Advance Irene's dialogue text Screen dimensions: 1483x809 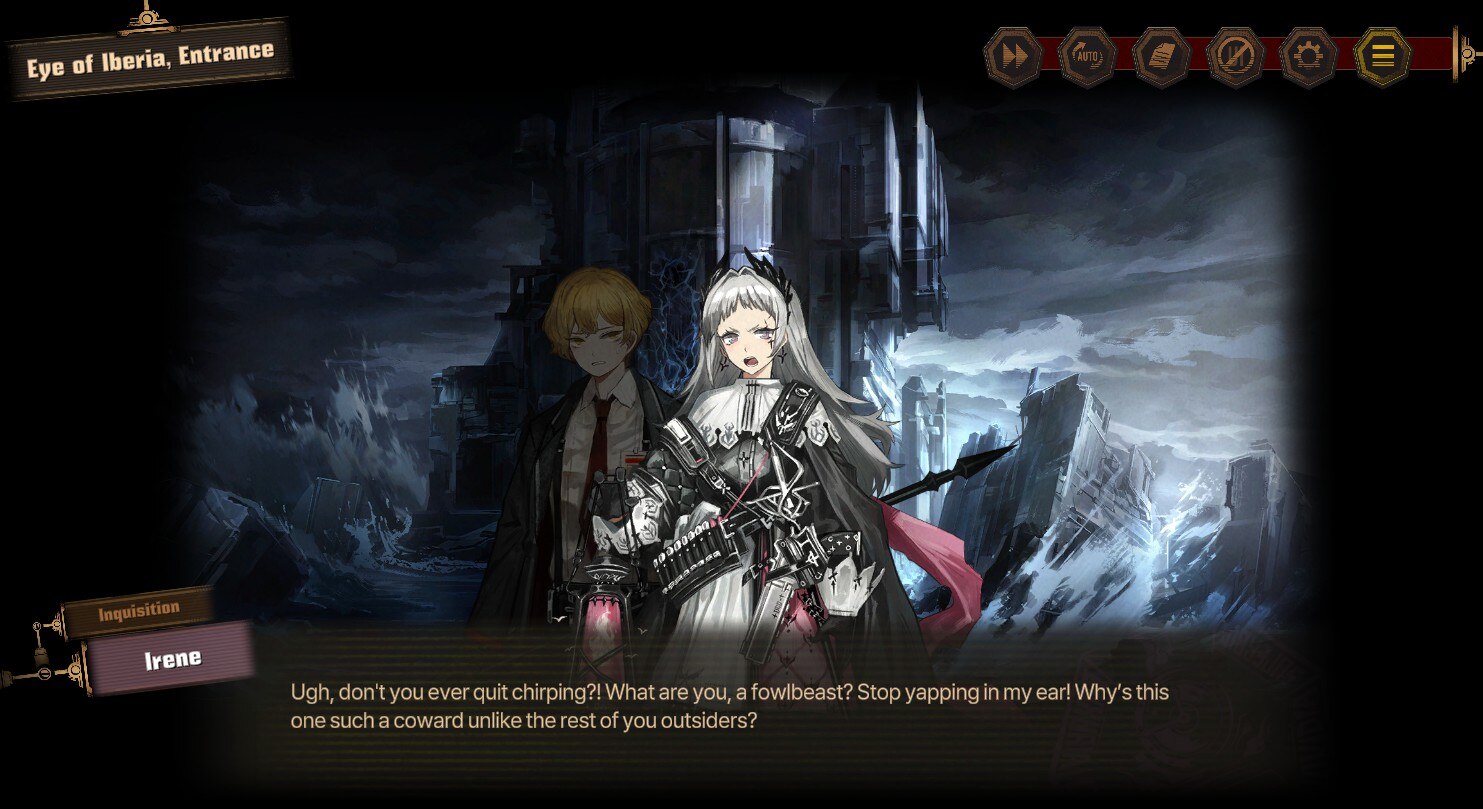click(729, 705)
